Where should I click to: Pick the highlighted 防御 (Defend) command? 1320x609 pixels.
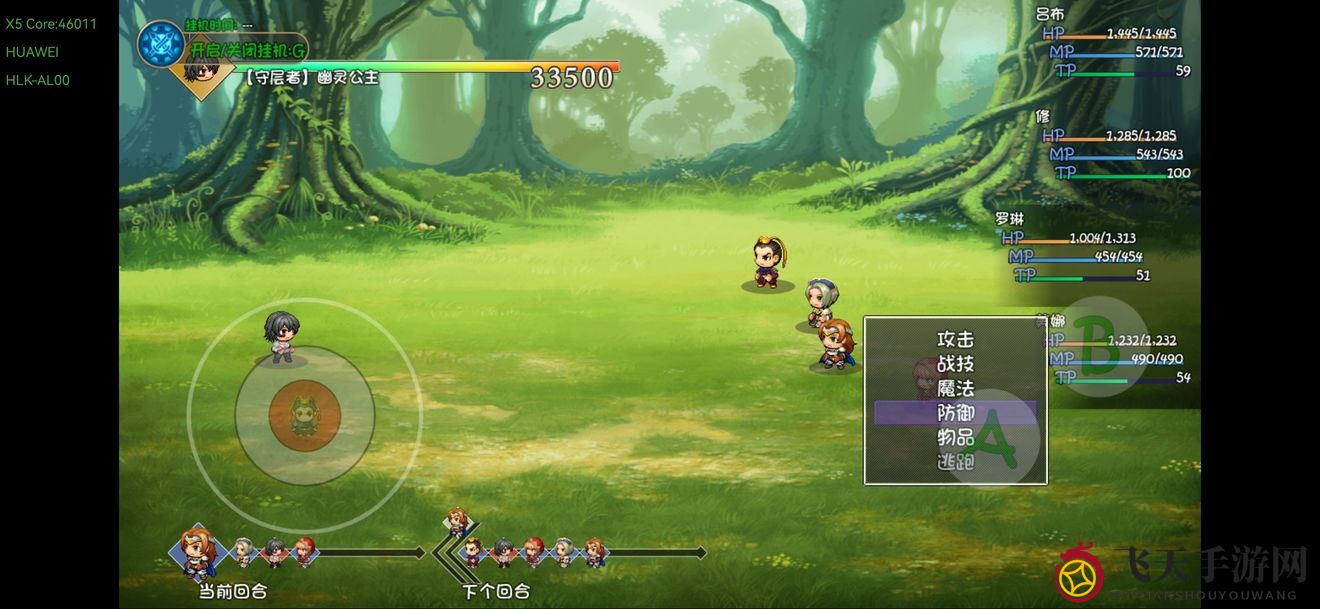(955, 413)
